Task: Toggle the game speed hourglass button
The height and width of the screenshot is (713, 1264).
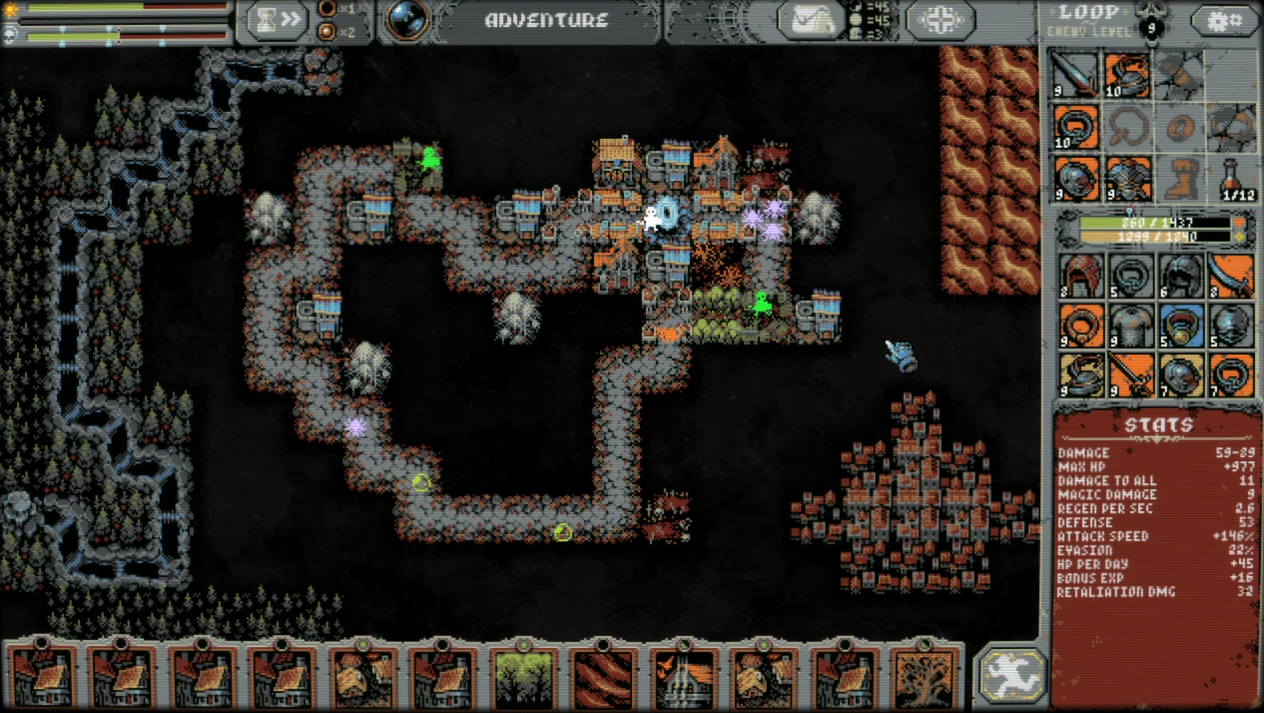Action: [x=277, y=21]
